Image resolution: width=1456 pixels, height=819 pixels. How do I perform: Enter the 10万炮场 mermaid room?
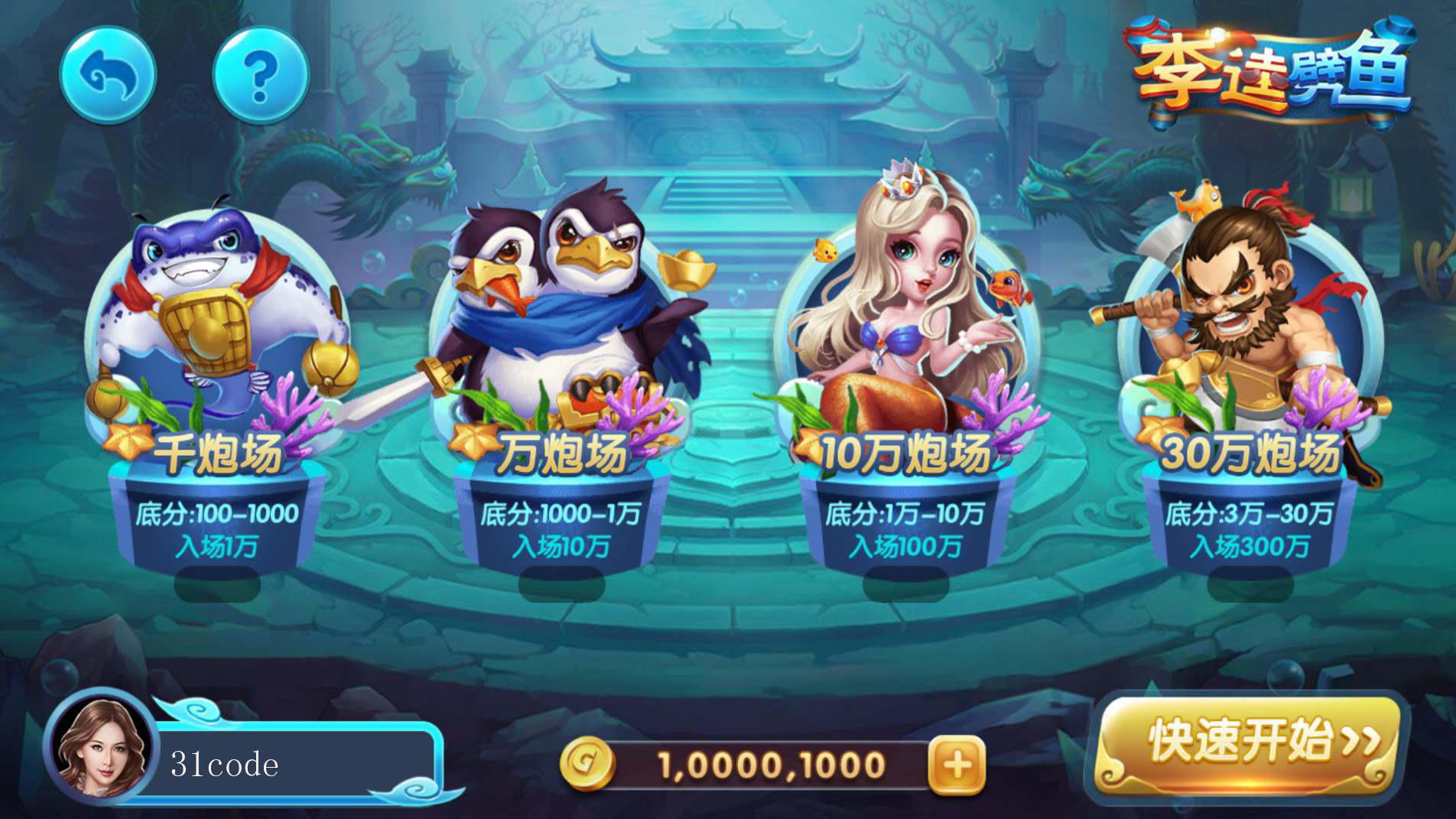point(906,382)
